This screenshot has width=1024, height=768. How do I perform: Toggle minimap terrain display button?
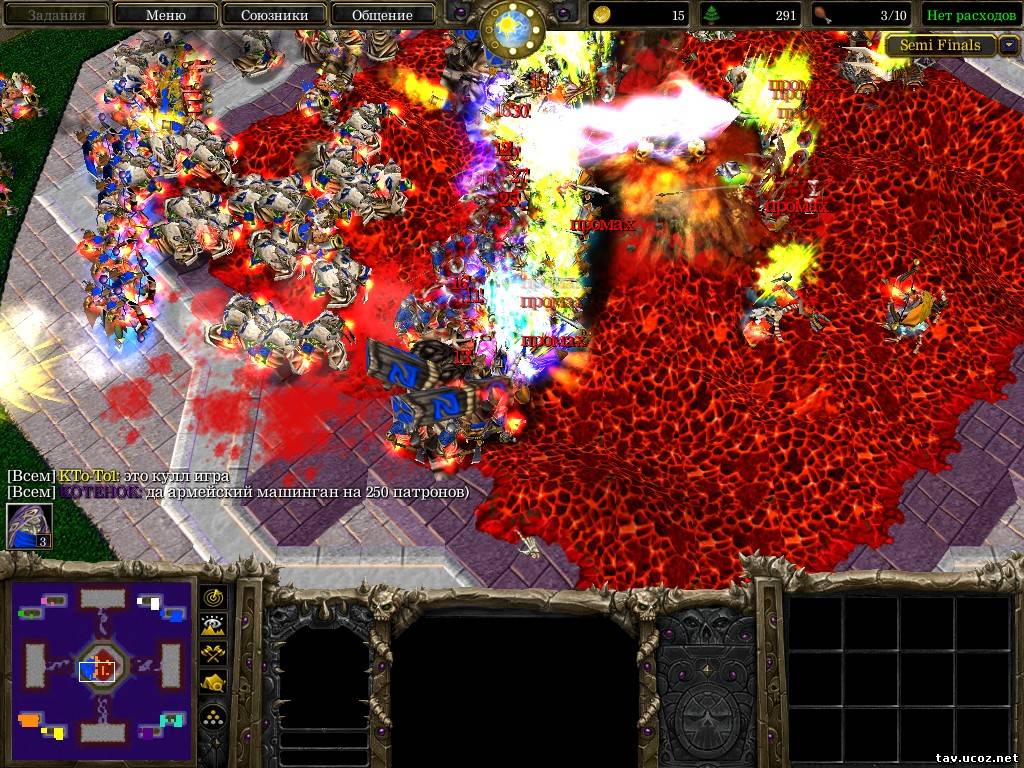214,625
